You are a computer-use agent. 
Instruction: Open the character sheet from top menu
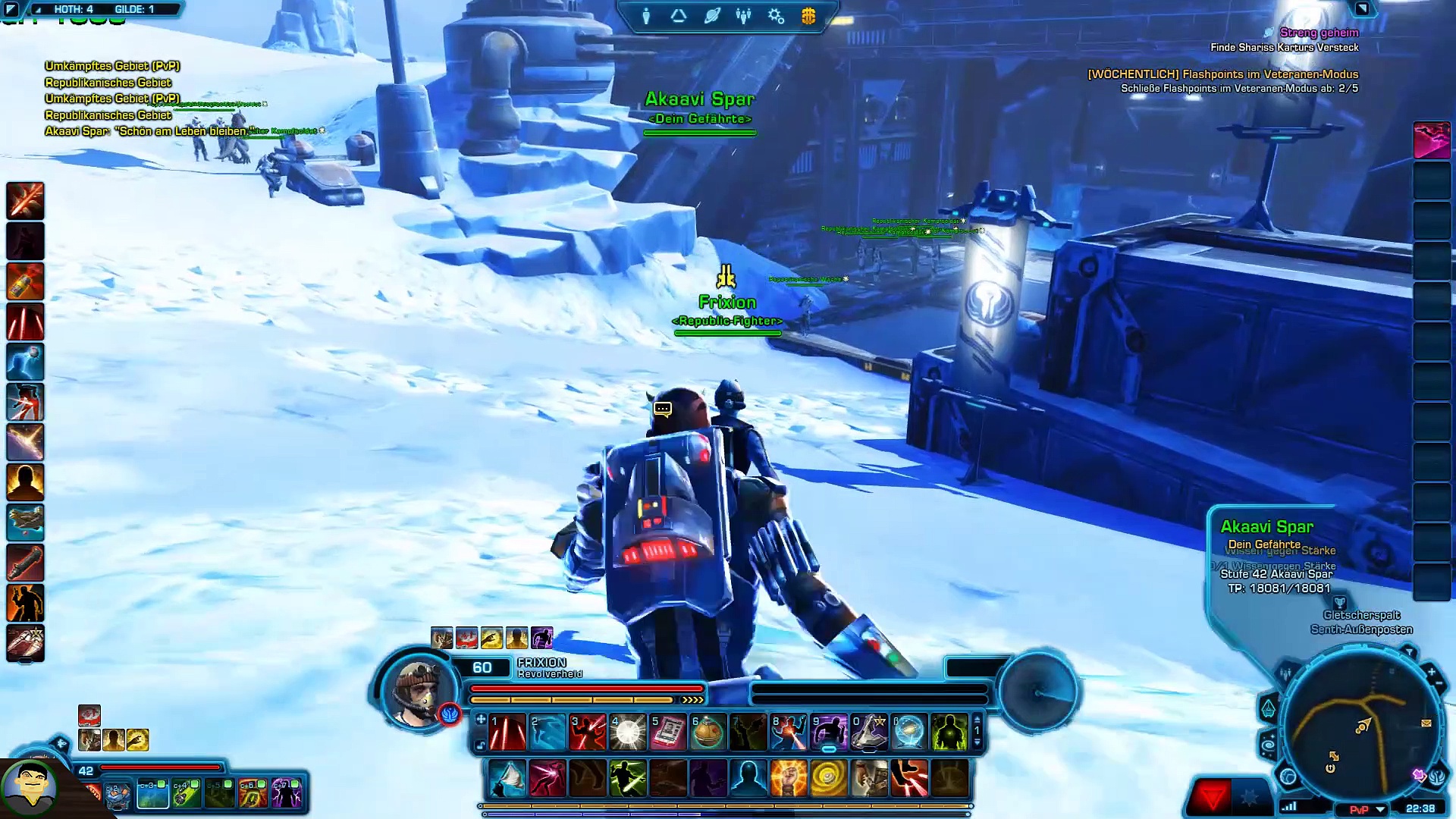[x=646, y=16]
